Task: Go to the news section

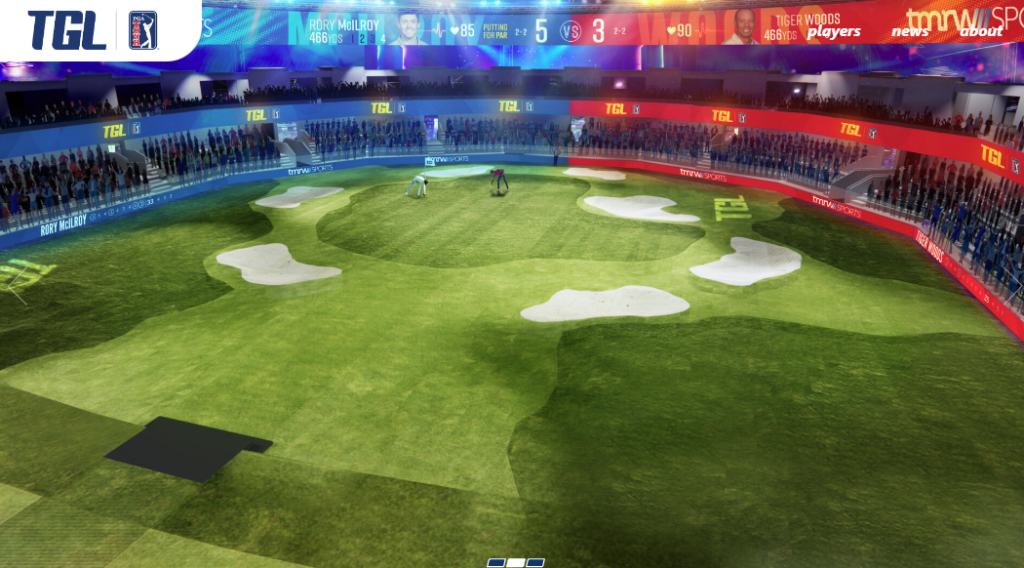Action: pyautogui.click(x=910, y=32)
